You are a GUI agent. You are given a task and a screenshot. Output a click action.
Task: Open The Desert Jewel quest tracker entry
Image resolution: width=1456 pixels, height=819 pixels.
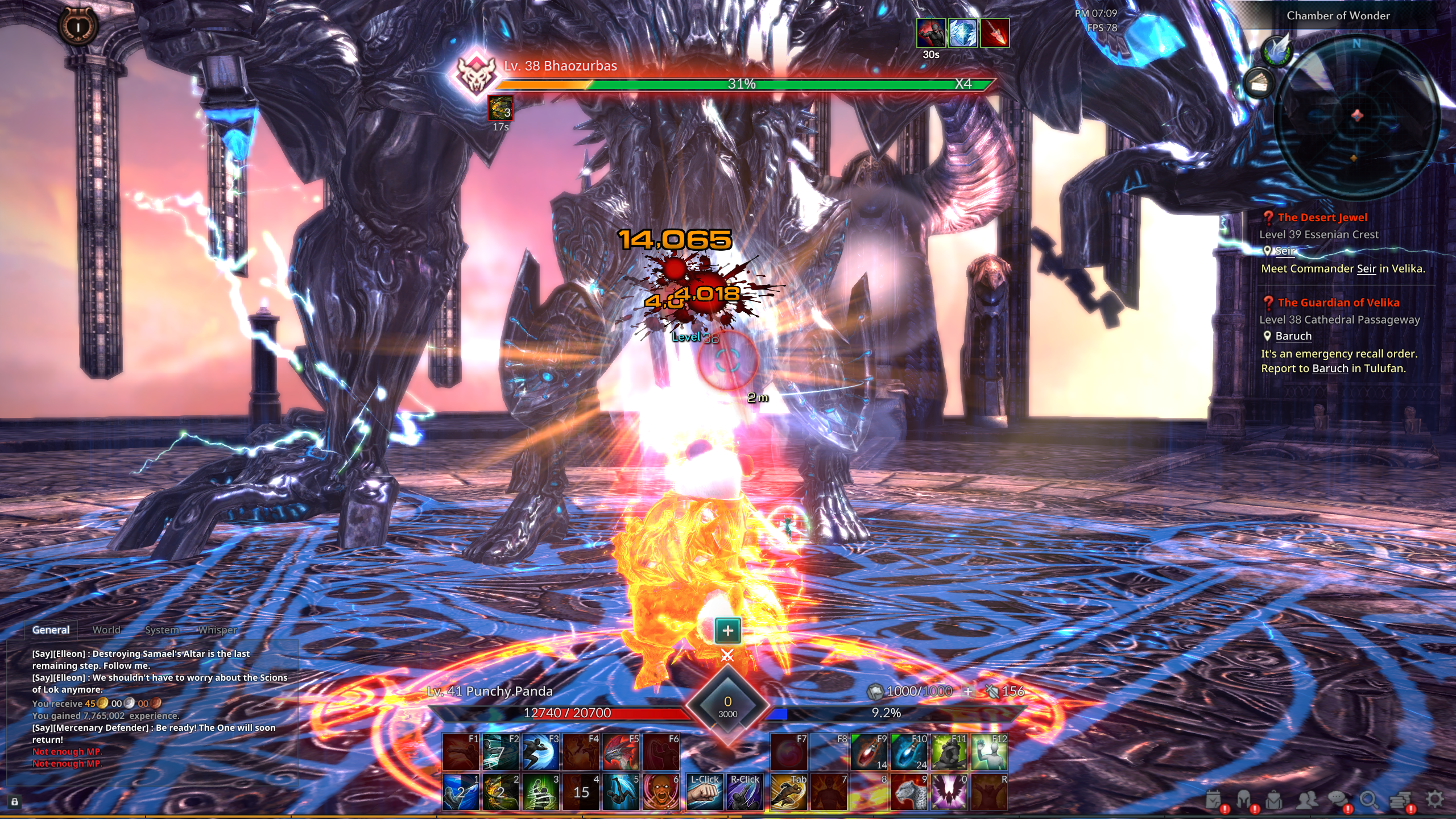(1322, 217)
